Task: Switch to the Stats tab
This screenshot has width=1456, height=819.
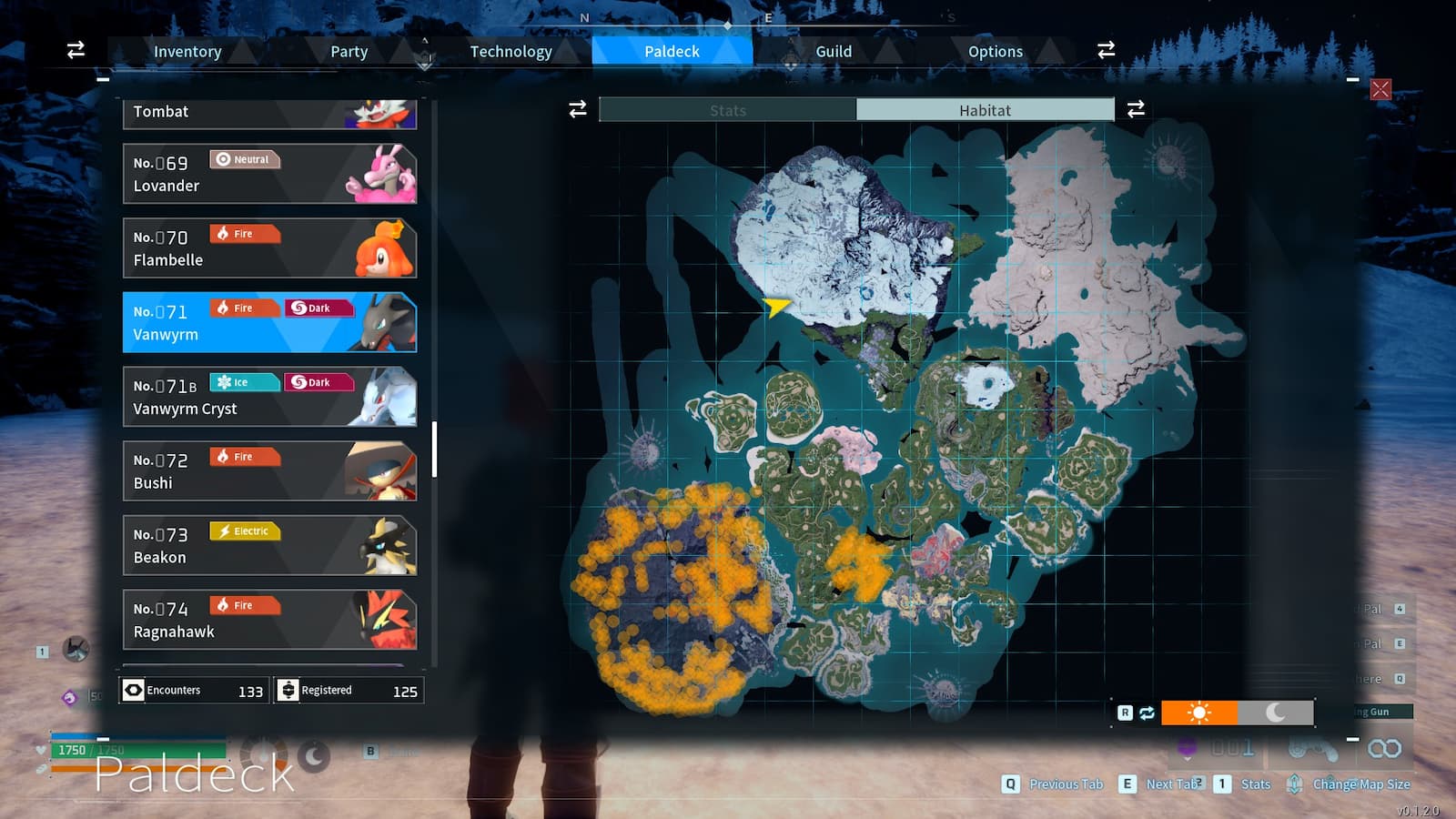Action: click(x=728, y=109)
